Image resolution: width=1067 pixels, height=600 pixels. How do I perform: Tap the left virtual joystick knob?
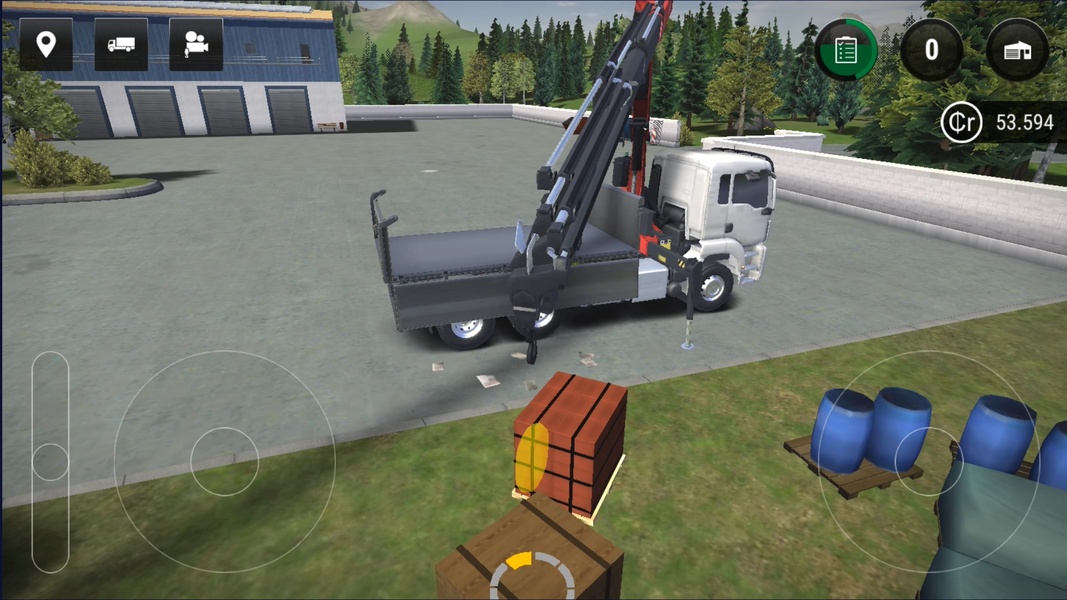pos(224,462)
